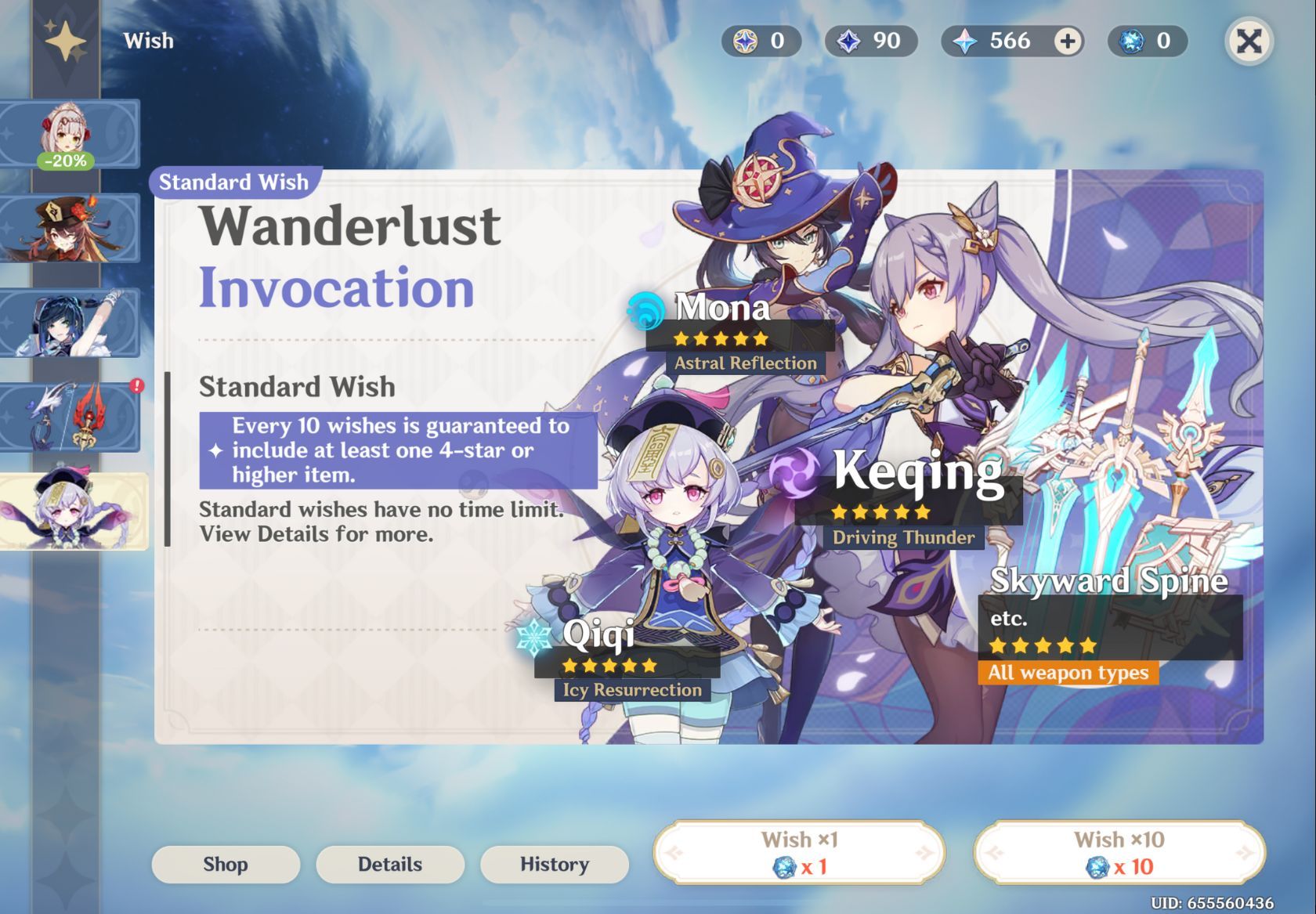Select the Hu Tao character banner tab

[x=69, y=228]
